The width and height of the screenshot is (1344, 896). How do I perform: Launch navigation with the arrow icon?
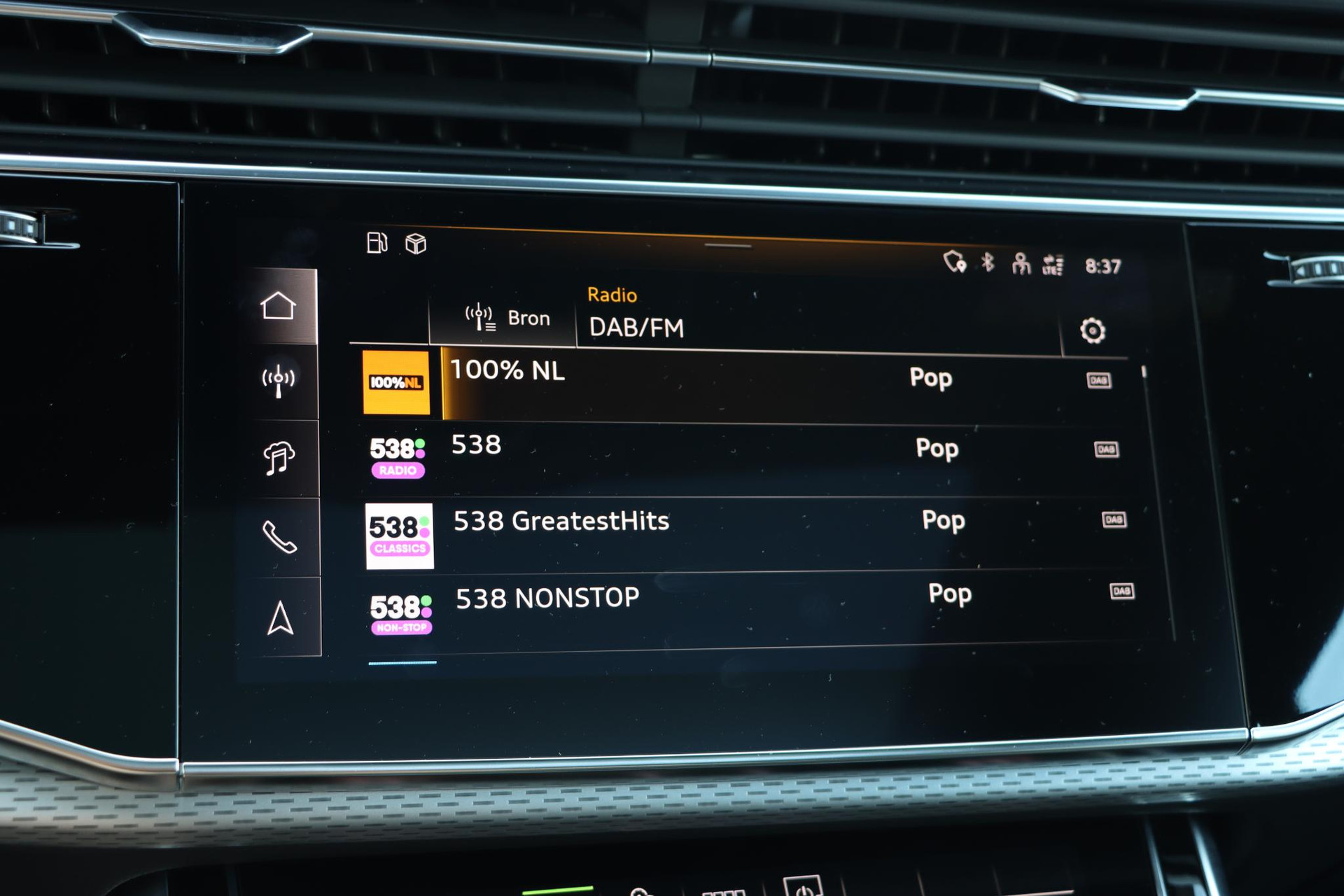281,618
